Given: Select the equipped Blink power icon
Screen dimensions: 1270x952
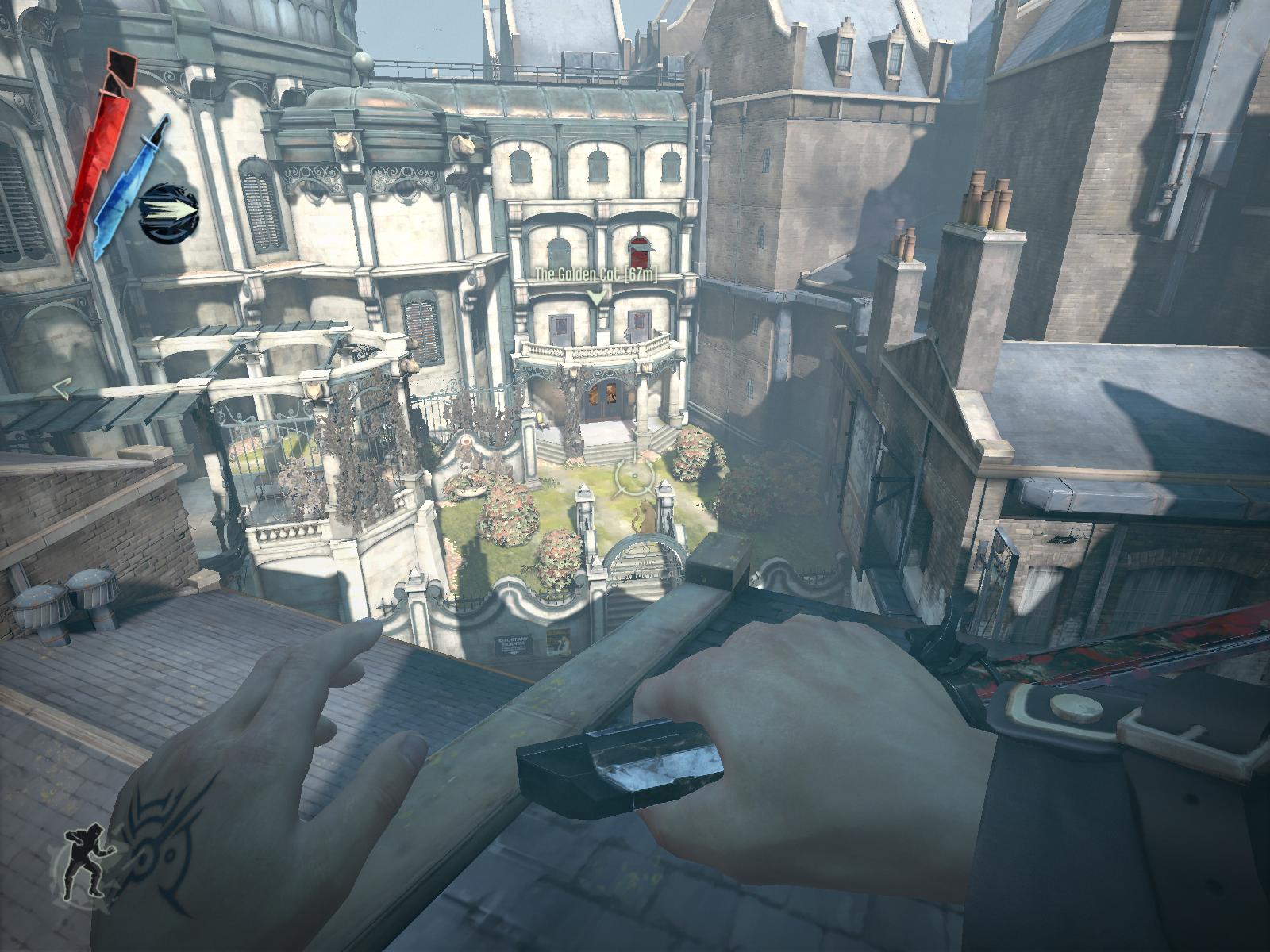Looking at the screenshot, I should (x=168, y=213).
